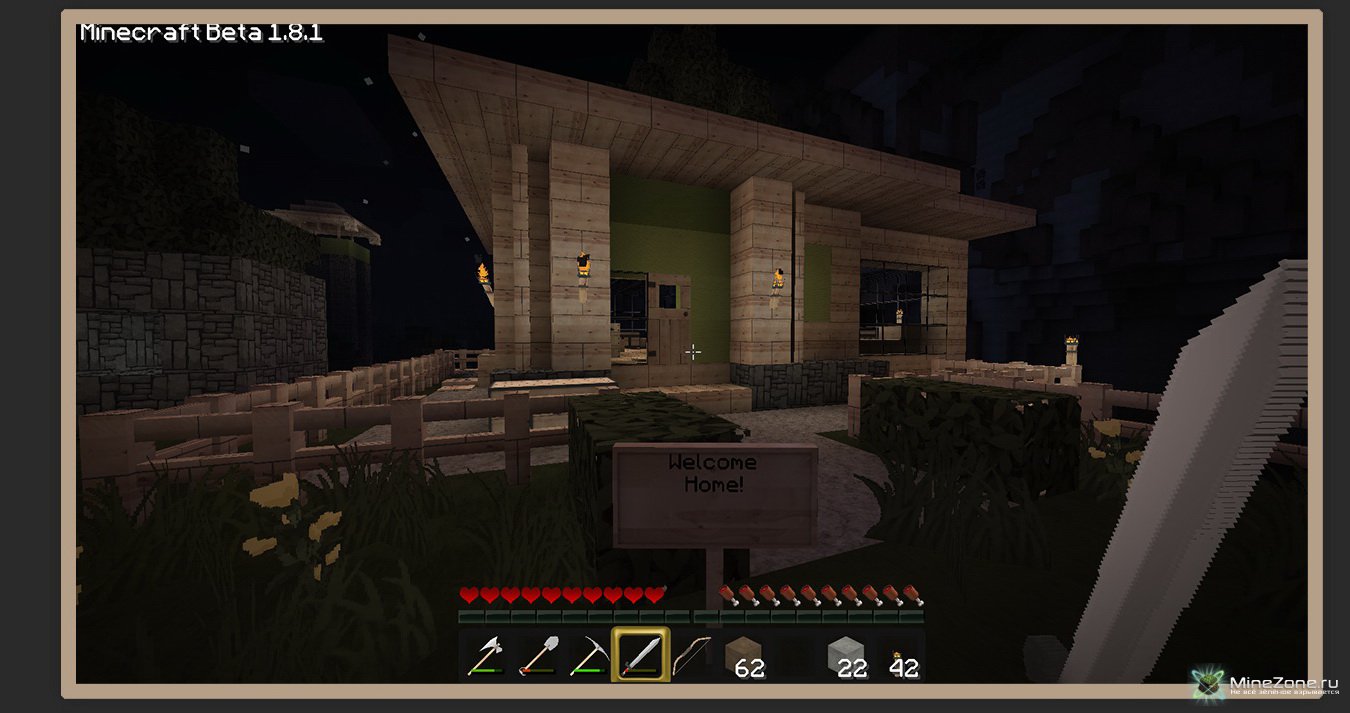Select the brown block stack of 62
This screenshot has width=1350, height=713.
[x=744, y=656]
